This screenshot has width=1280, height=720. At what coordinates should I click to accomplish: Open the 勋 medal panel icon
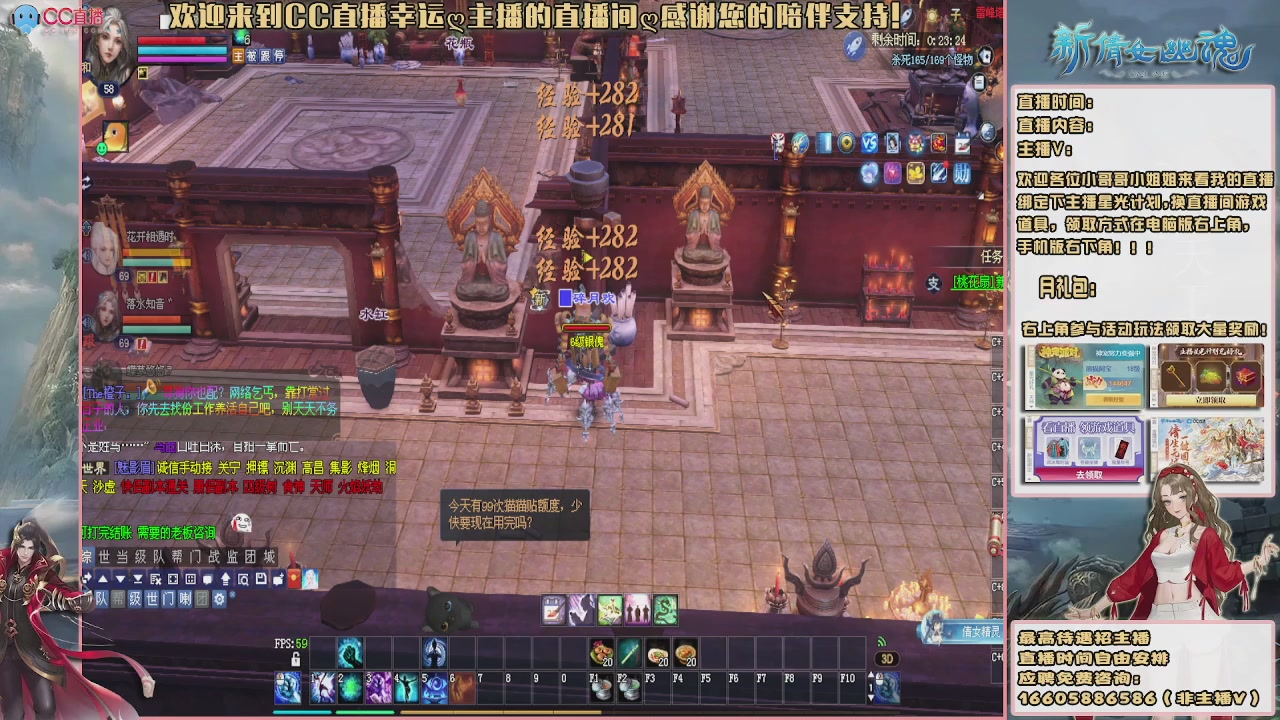coord(962,174)
